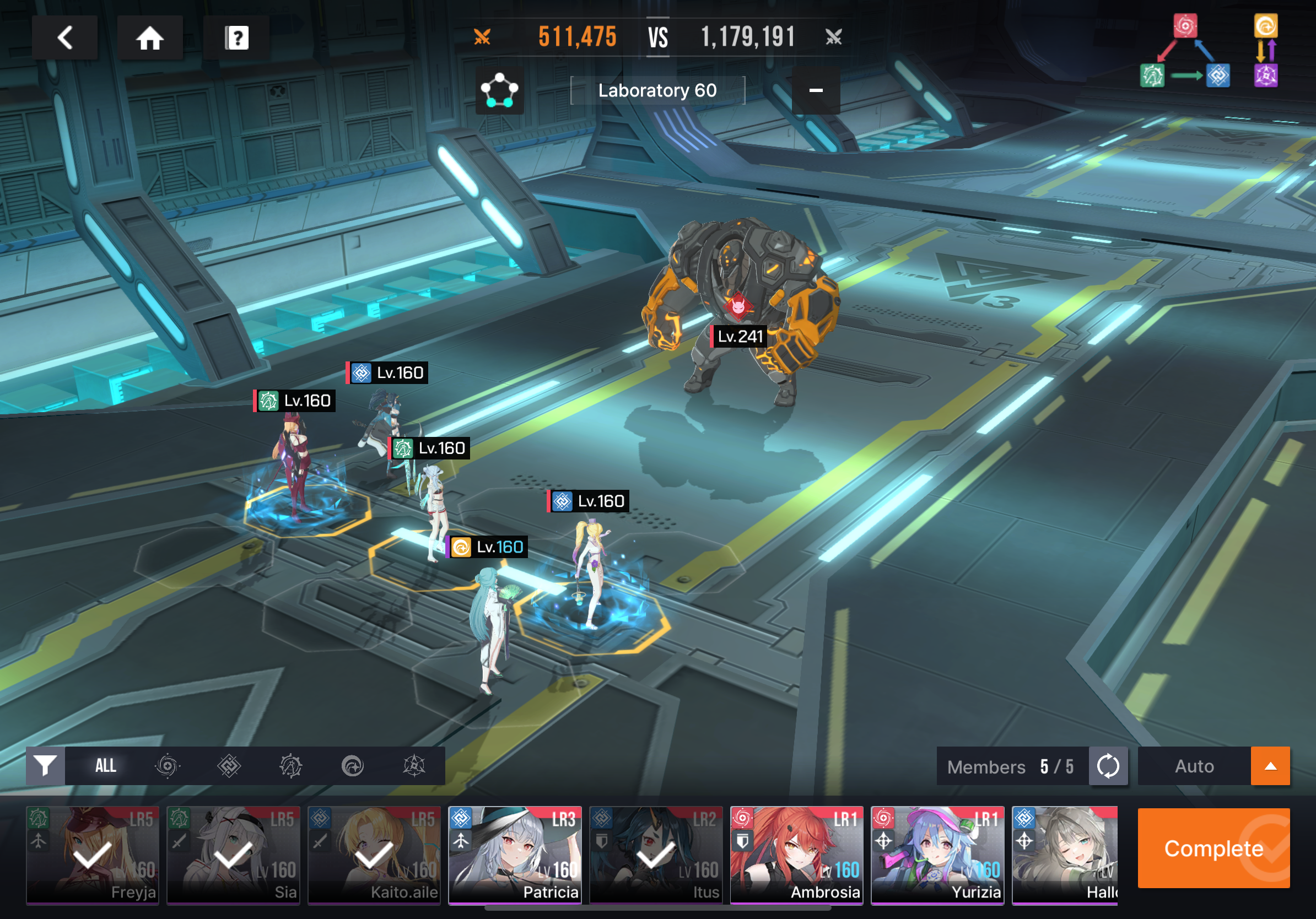Deselect Freyja from the team
The height and width of the screenshot is (919, 1316).
(x=92, y=855)
